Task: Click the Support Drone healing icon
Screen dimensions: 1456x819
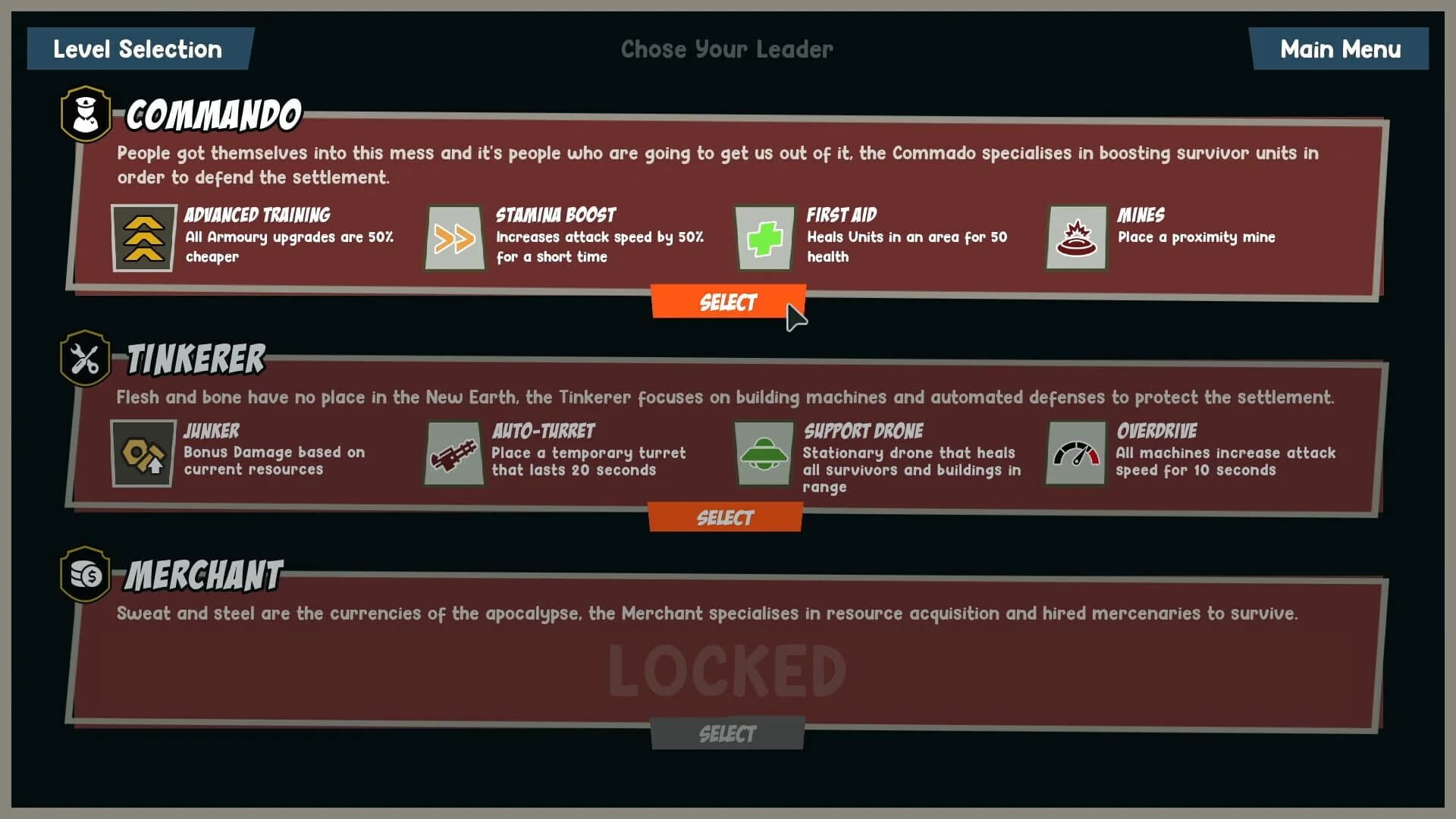Action: 764,455
